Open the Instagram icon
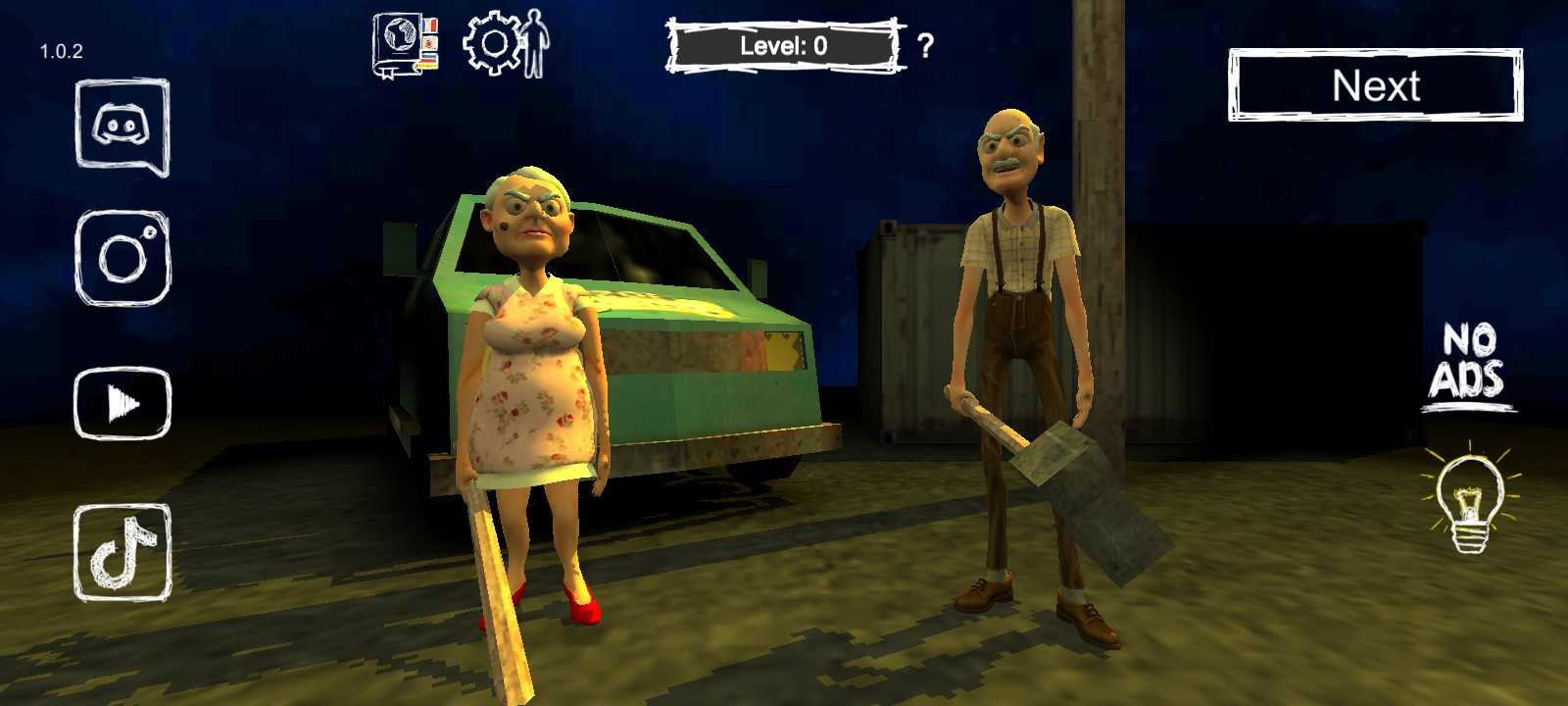1568x706 pixels. [x=123, y=257]
